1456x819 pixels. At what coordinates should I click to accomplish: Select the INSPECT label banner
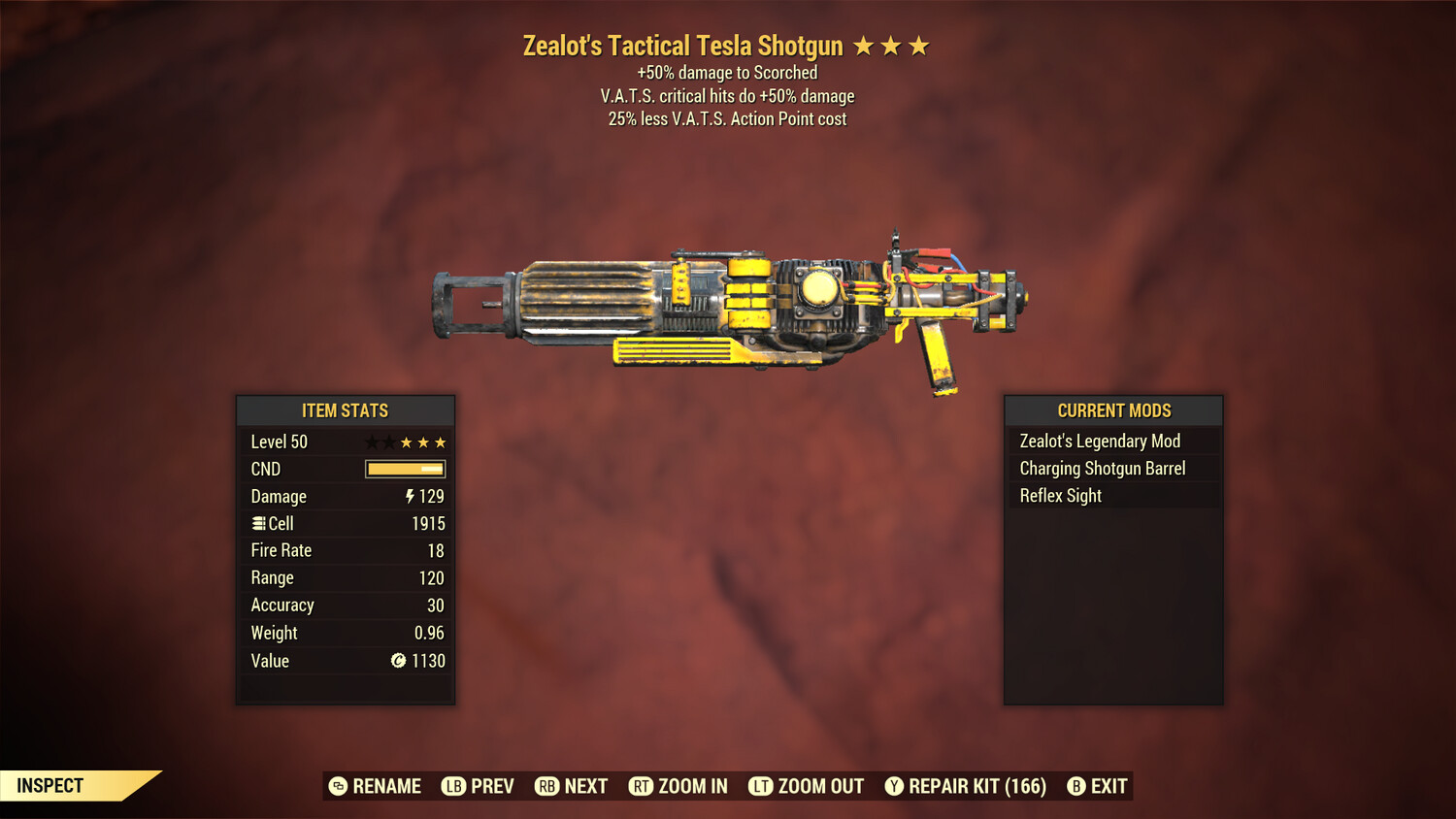coord(50,785)
